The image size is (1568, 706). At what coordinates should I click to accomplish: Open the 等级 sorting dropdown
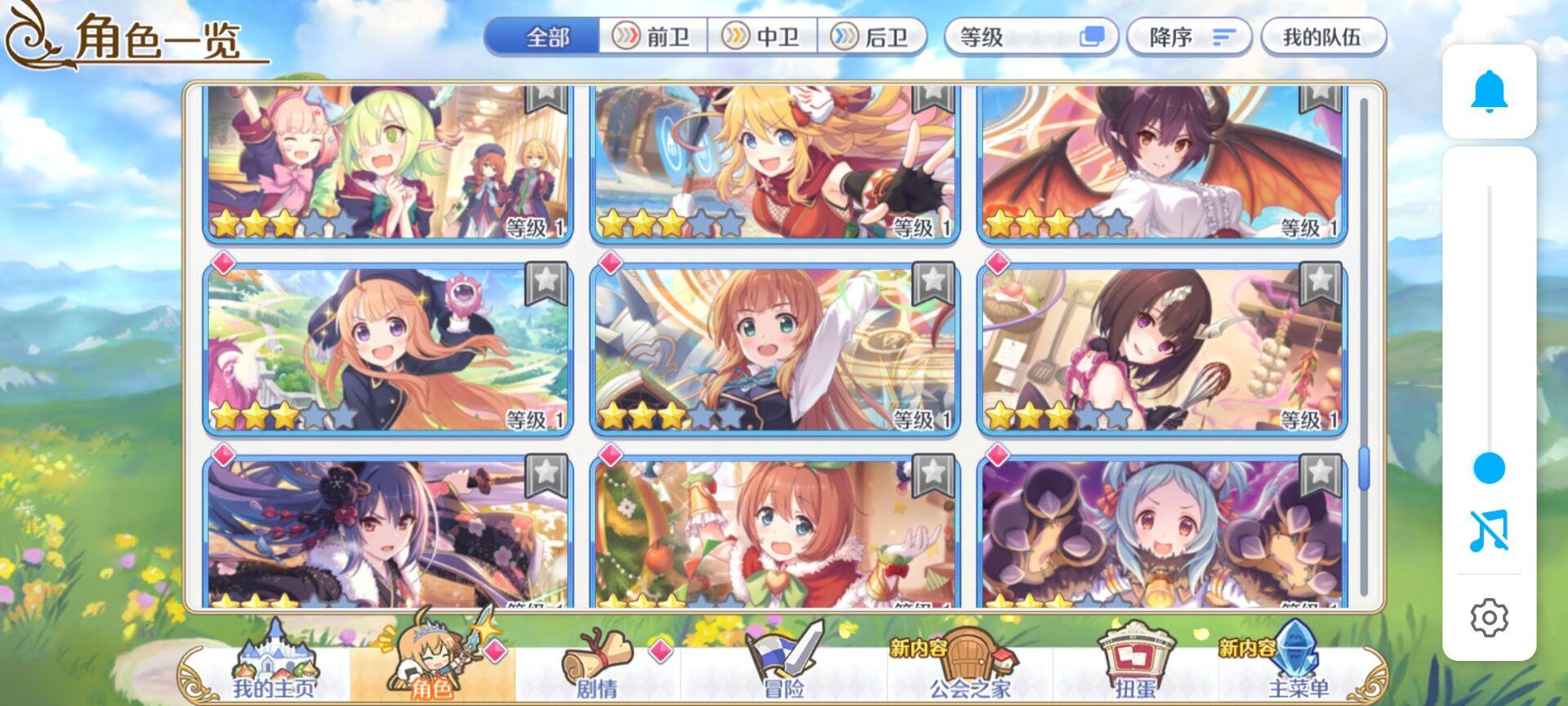tap(1031, 37)
